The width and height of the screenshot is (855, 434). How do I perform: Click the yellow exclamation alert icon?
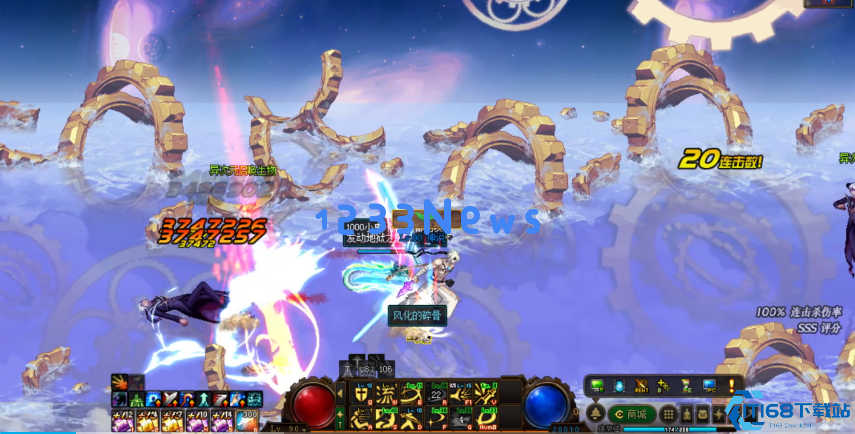pyautogui.click(x=732, y=385)
